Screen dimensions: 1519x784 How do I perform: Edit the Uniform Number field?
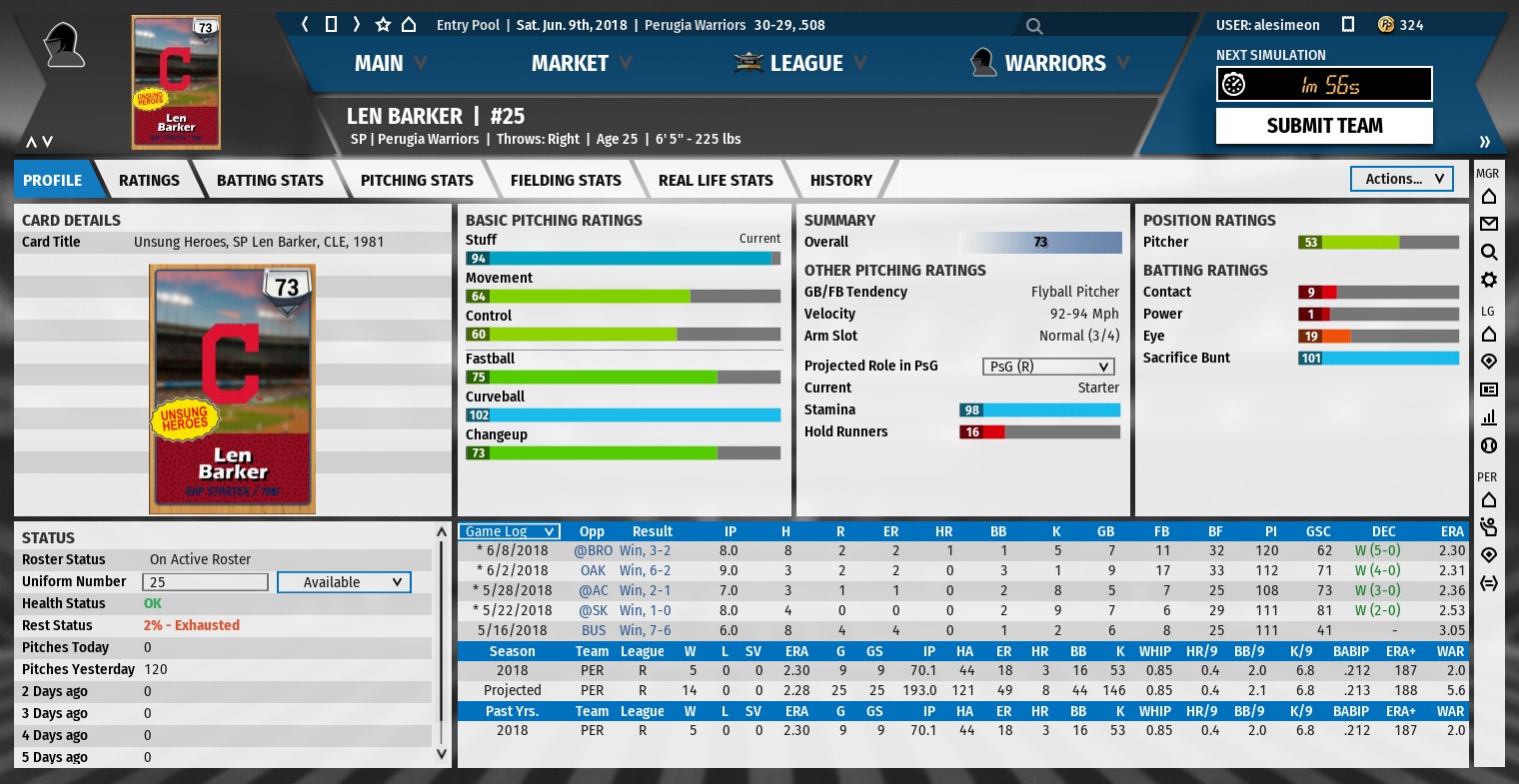coord(206,582)
